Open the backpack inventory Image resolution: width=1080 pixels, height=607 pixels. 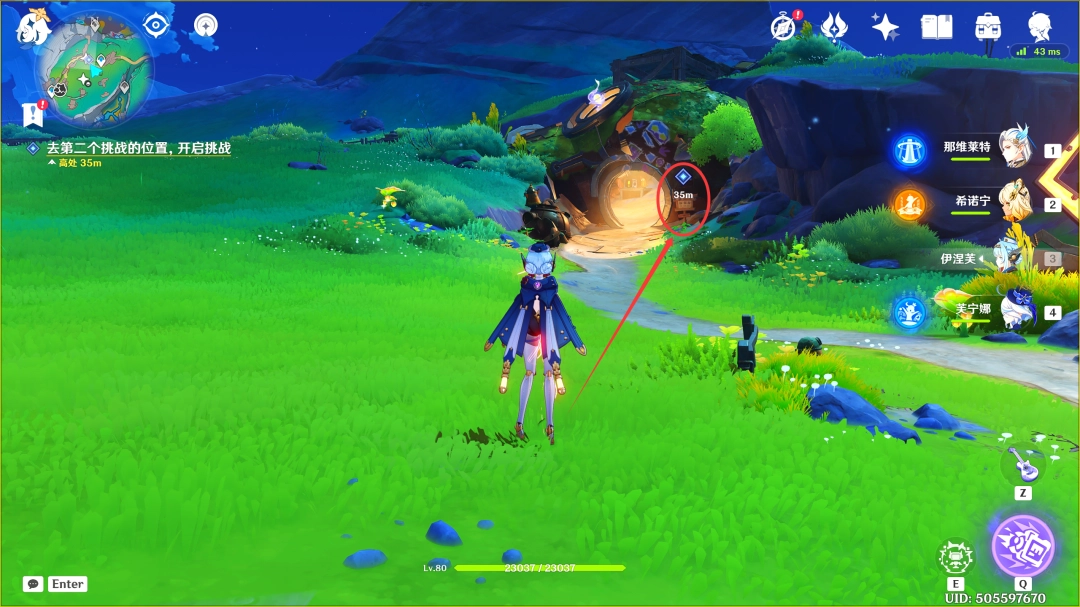988,27
